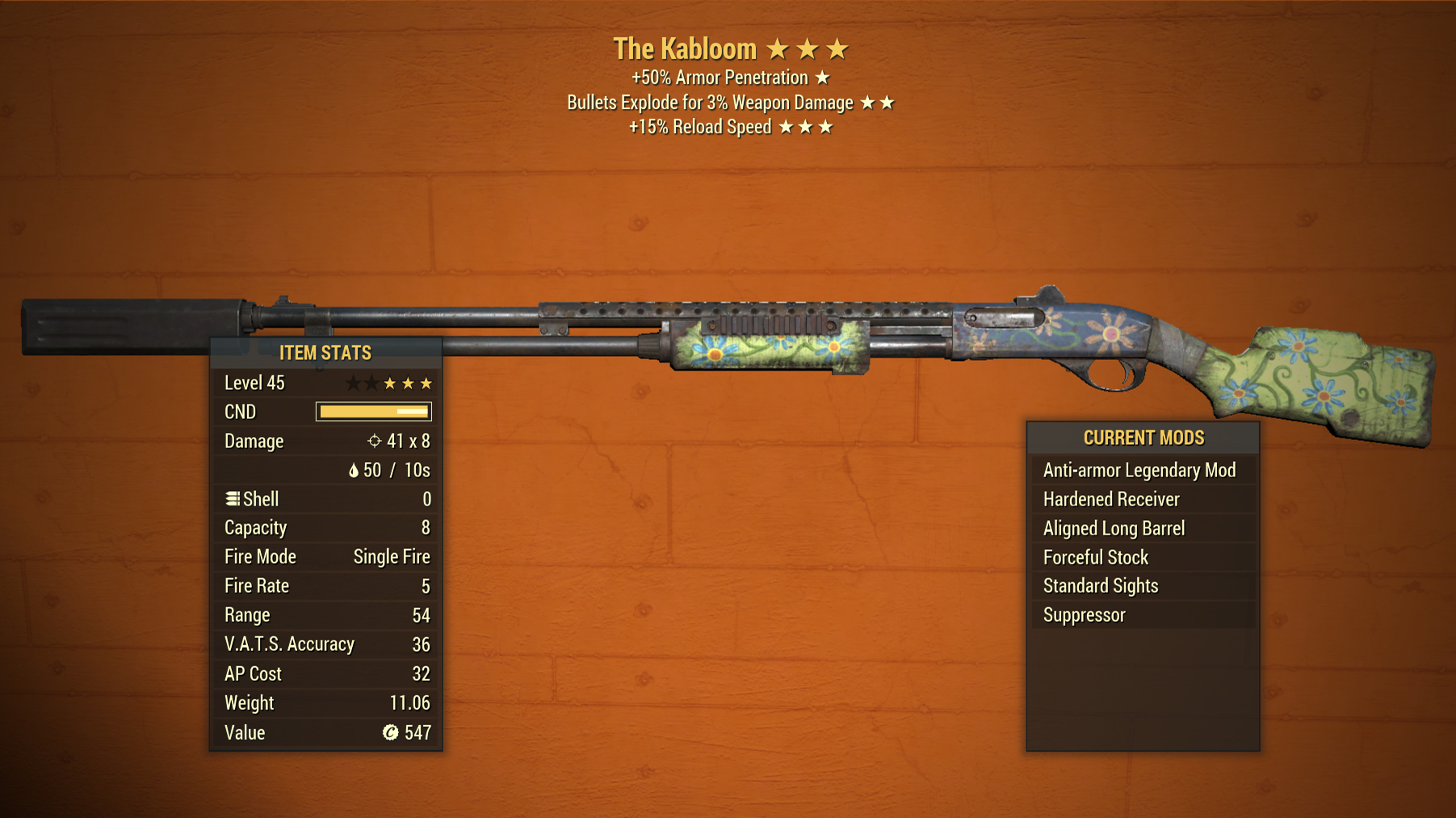Viewport: 1456px width, 818px height.
Task: Select the Suppressor mod row
Action: (x=1084, y=615)
